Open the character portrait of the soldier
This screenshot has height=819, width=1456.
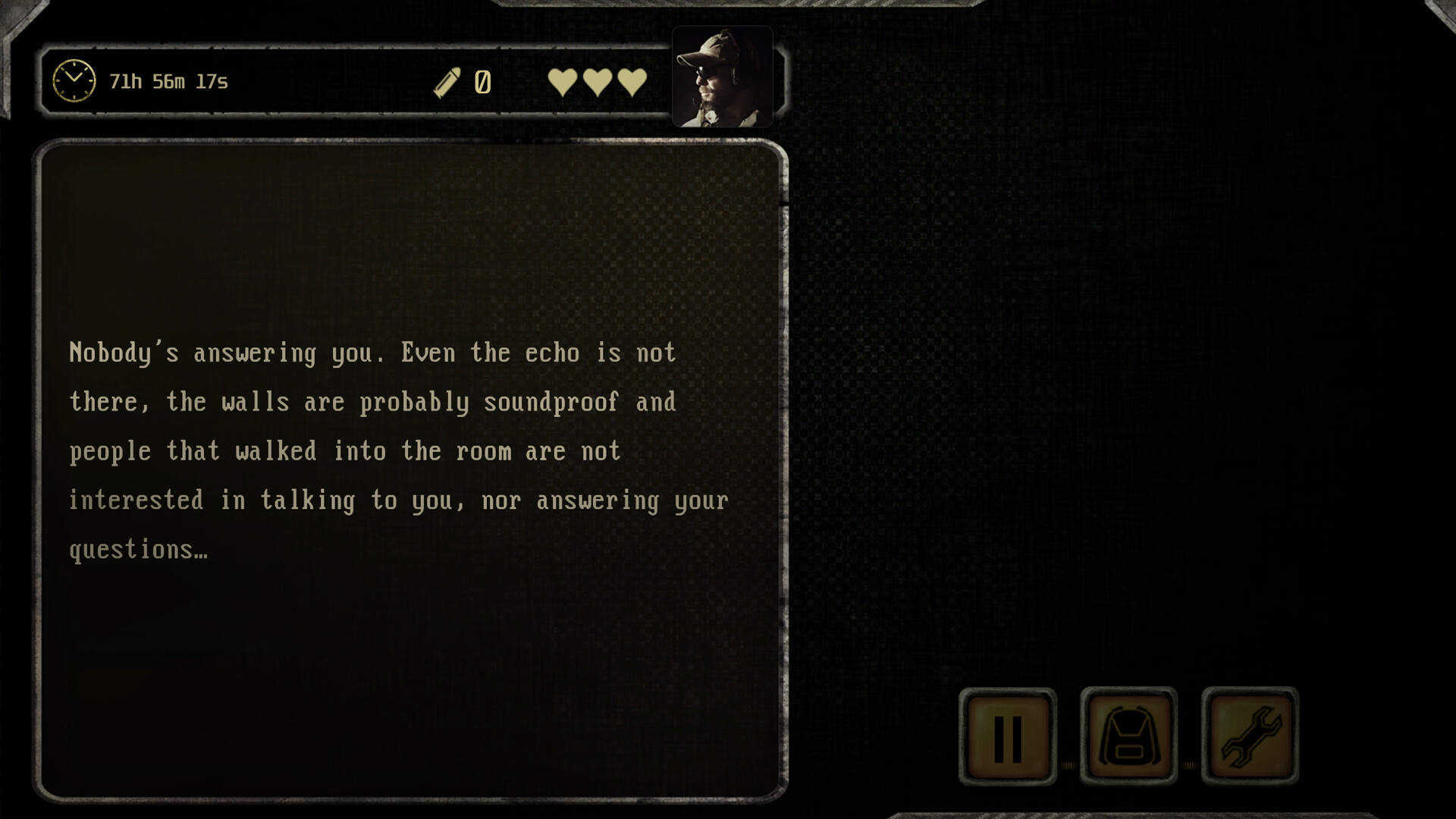(x=722, y=75)
